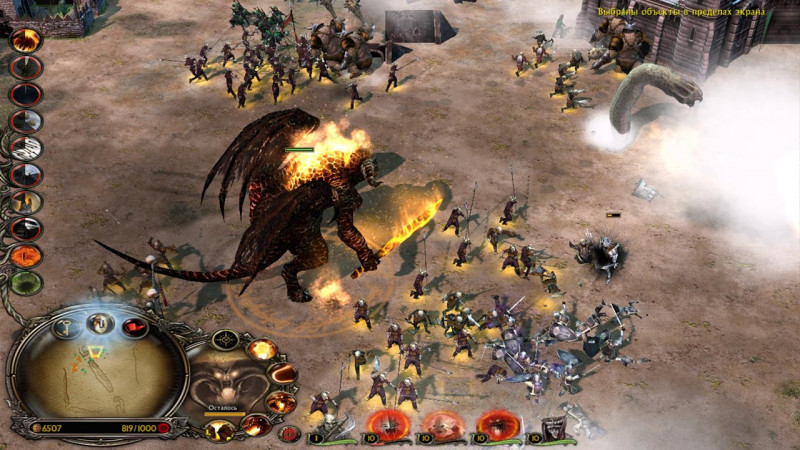Select the green power icon at column bottom

pyautogui.click(x=26, y=282)
